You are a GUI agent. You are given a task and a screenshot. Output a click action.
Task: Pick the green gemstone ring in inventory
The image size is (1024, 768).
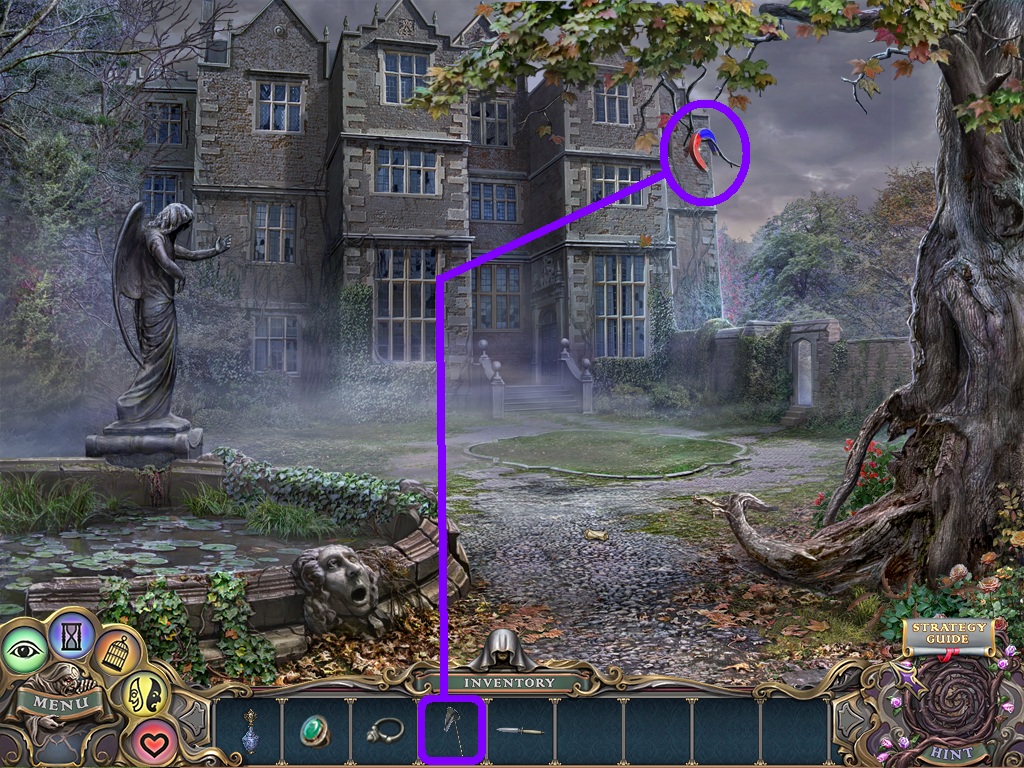point(317,730)
